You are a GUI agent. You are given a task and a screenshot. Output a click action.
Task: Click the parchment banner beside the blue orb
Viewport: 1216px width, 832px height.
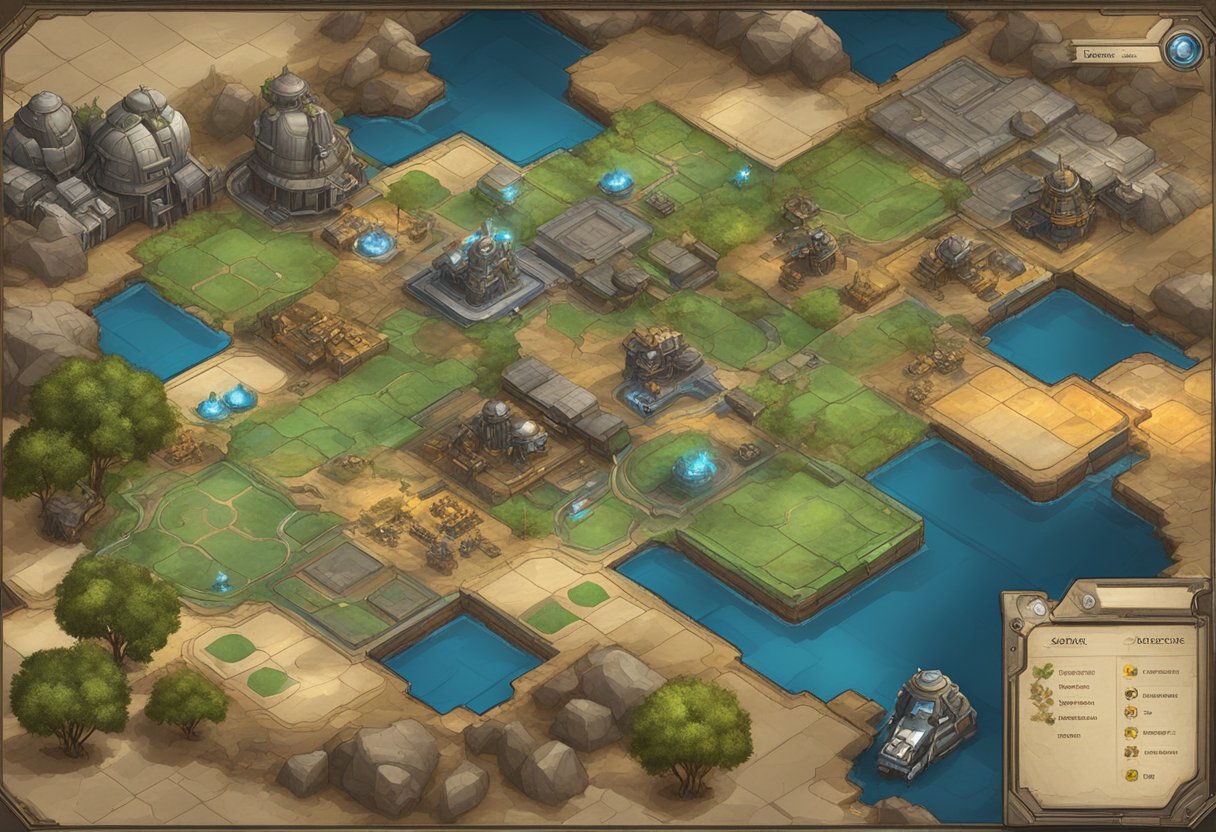point(1115,54)
